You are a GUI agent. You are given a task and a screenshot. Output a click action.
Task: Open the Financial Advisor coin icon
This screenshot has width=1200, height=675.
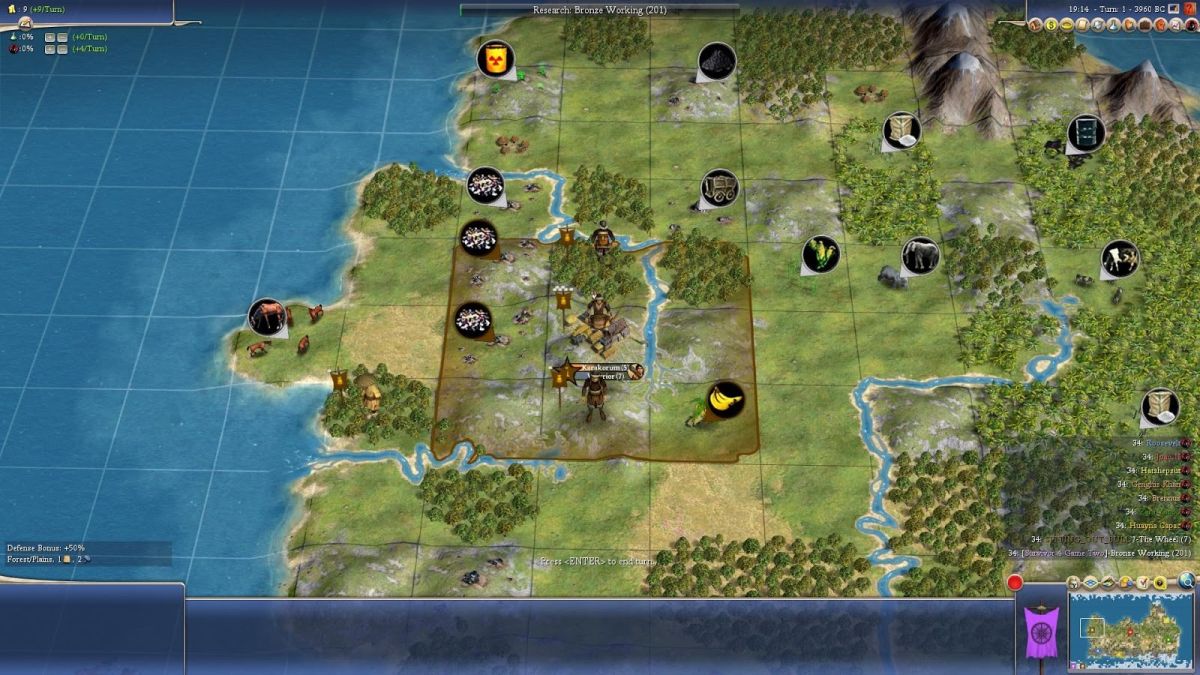[1052, 25]
